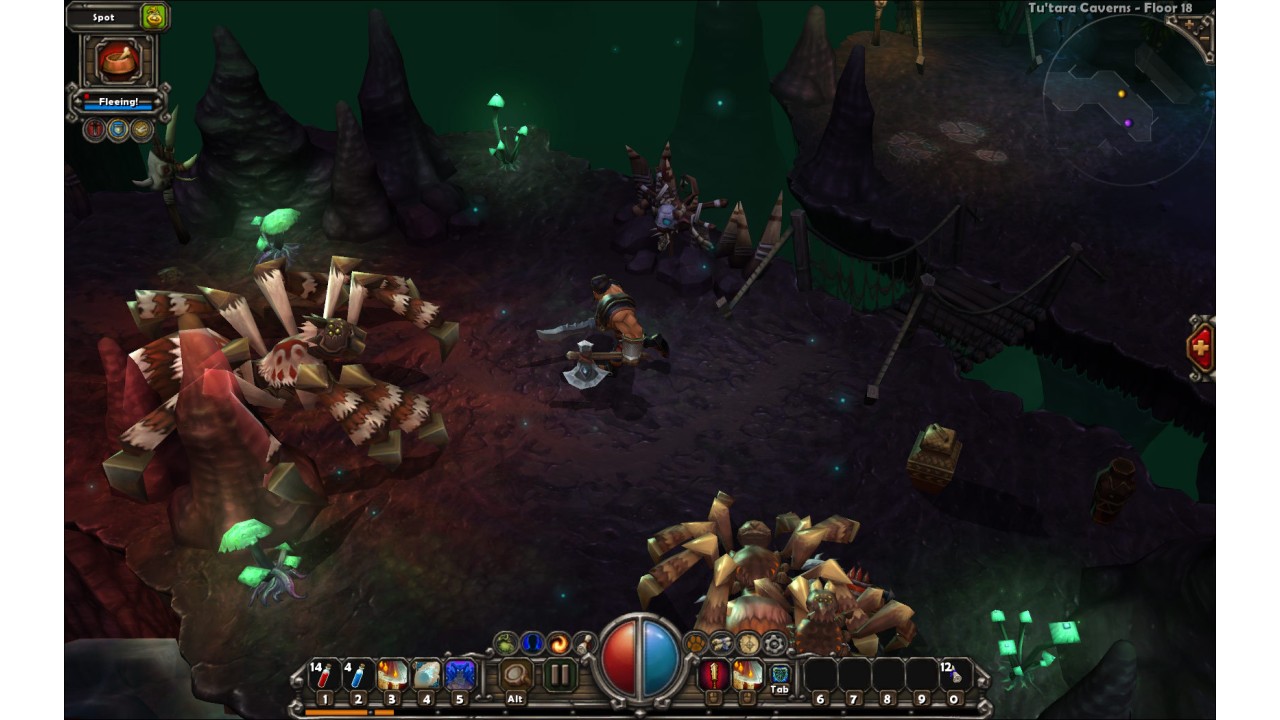Viewport: 1280px width, 720px height.
Task: Activate the icy skill in hotbar slot 4
Action: [426, 676]
